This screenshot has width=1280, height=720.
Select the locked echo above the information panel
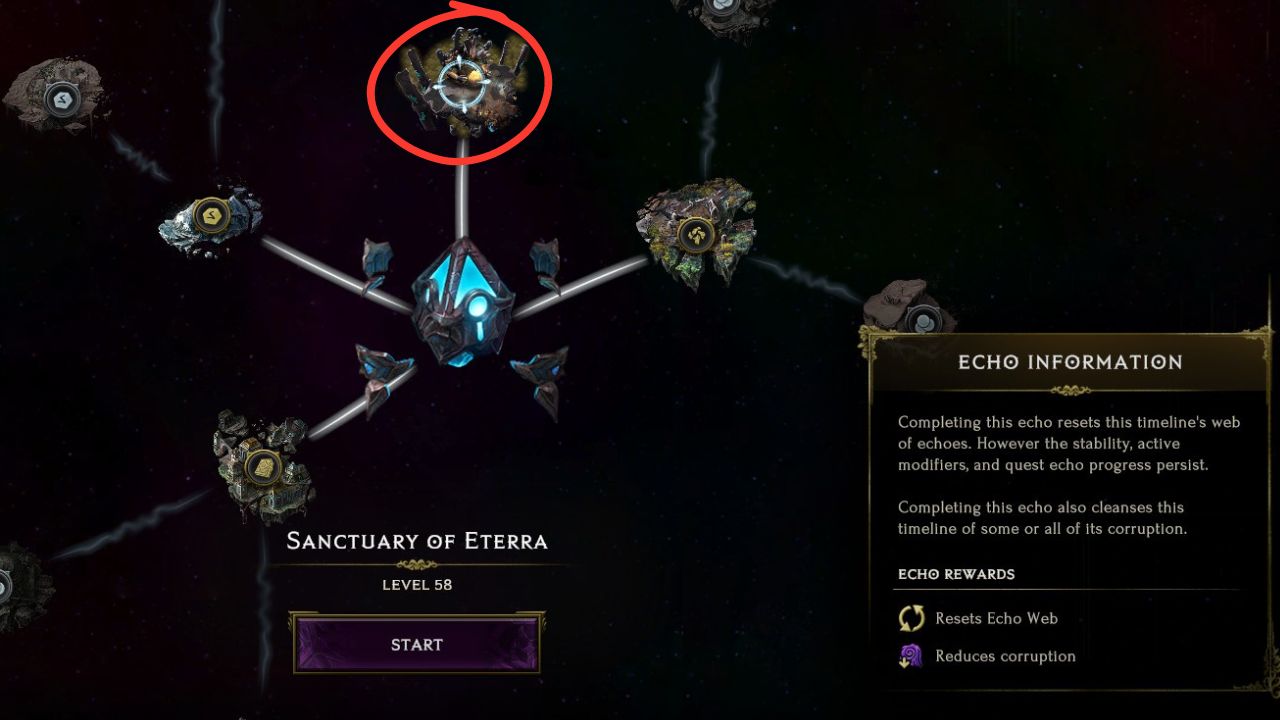tap(922, 318)
